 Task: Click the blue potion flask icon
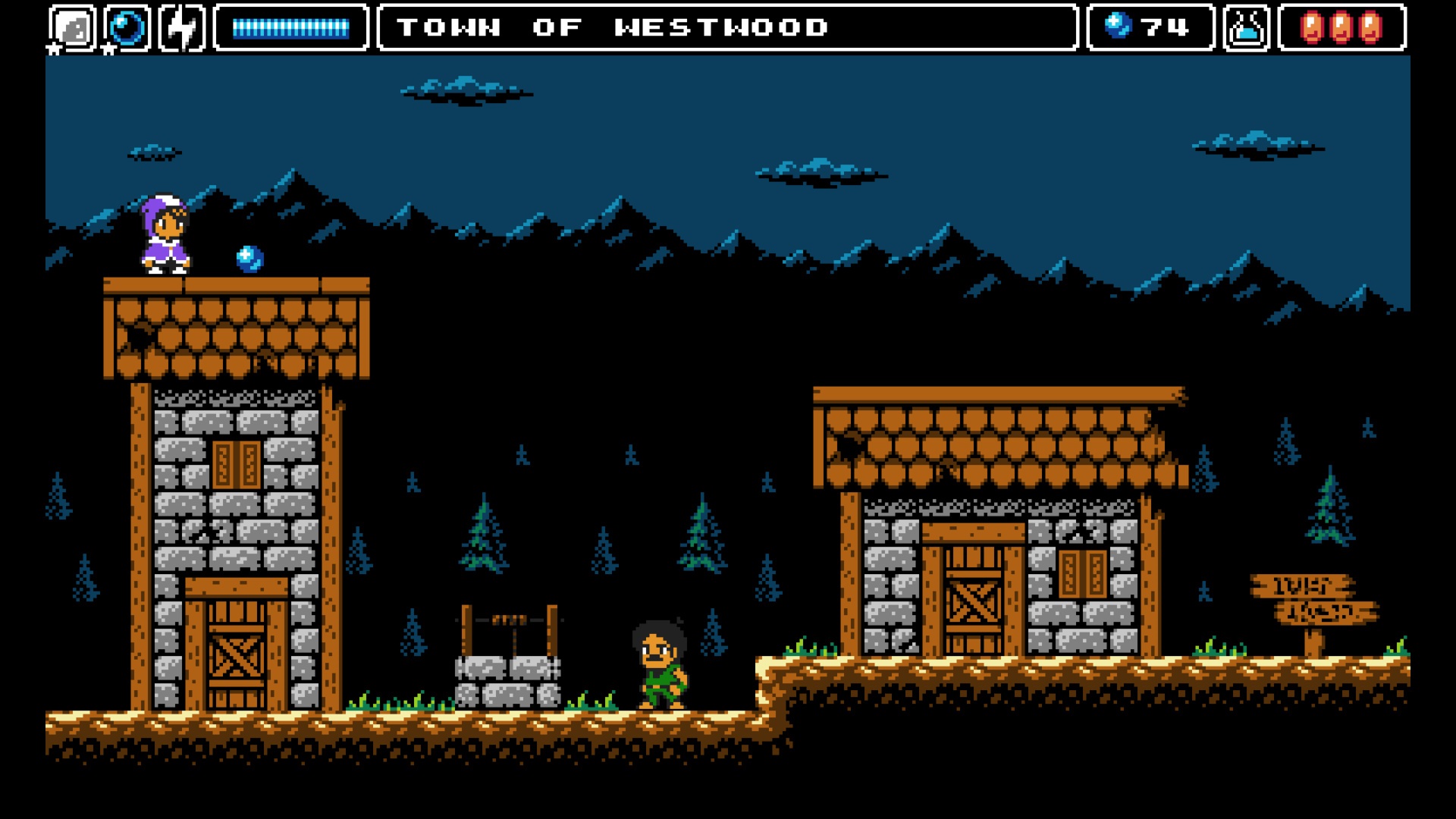point(1246,28)
